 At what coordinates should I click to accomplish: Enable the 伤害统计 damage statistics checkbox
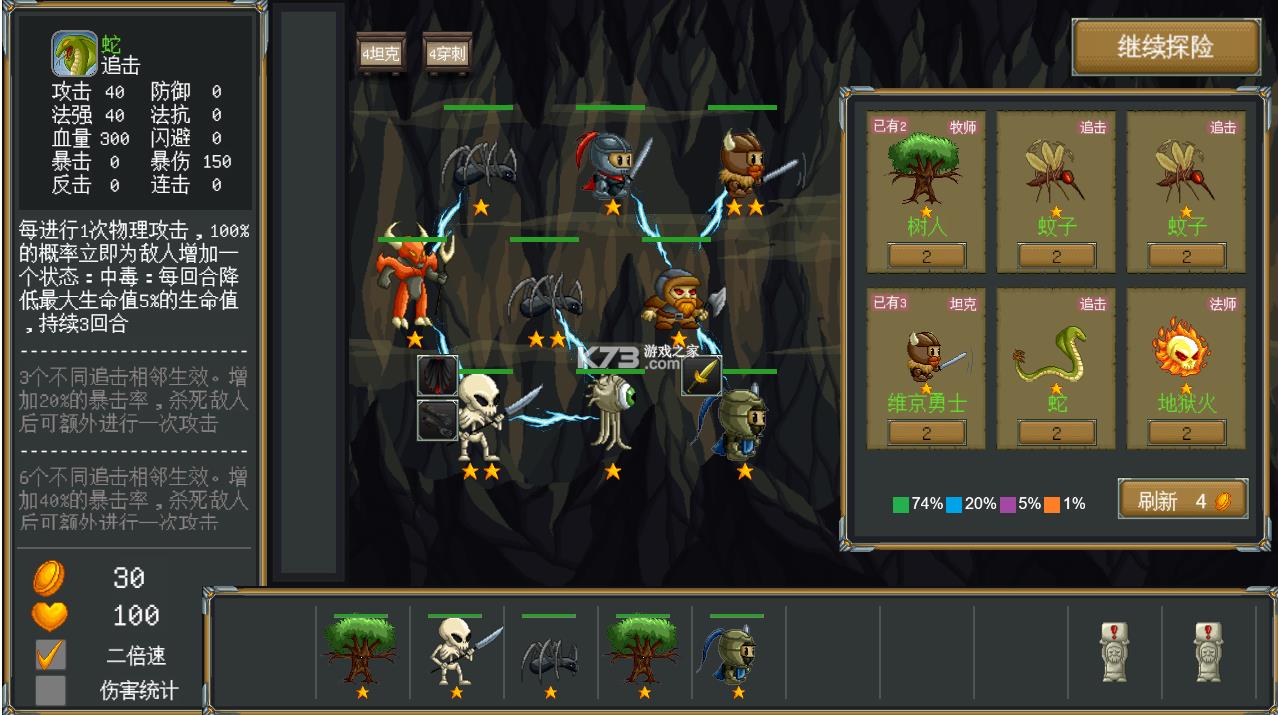coord(50,690)
